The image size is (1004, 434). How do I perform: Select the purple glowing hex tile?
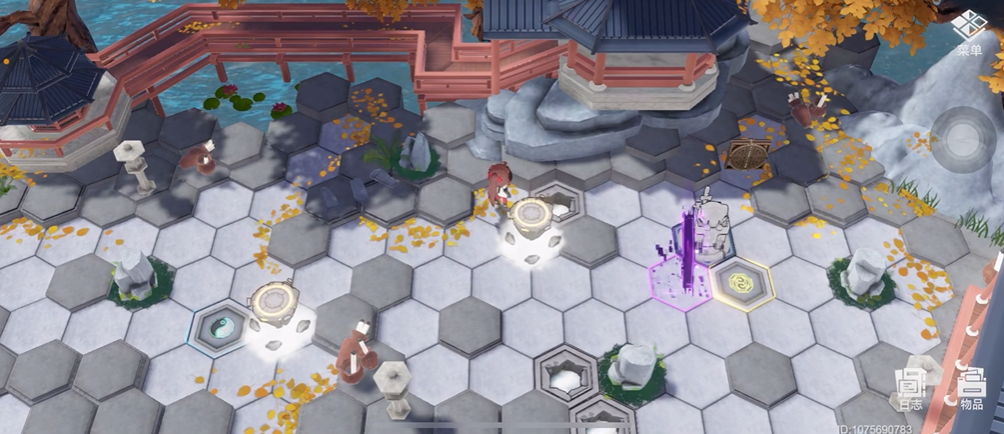point(682,285)
